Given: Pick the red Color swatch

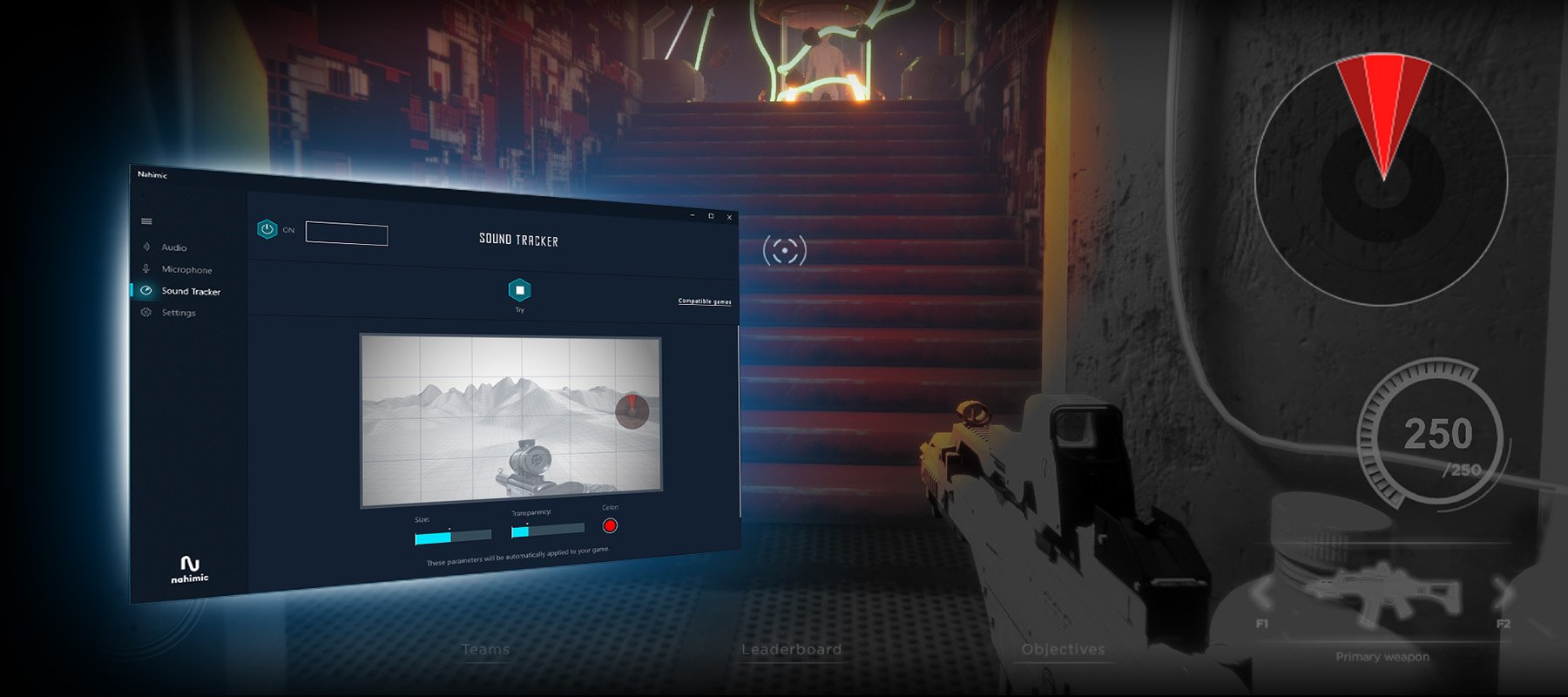Looking at the screenshot, I should 610,525.
